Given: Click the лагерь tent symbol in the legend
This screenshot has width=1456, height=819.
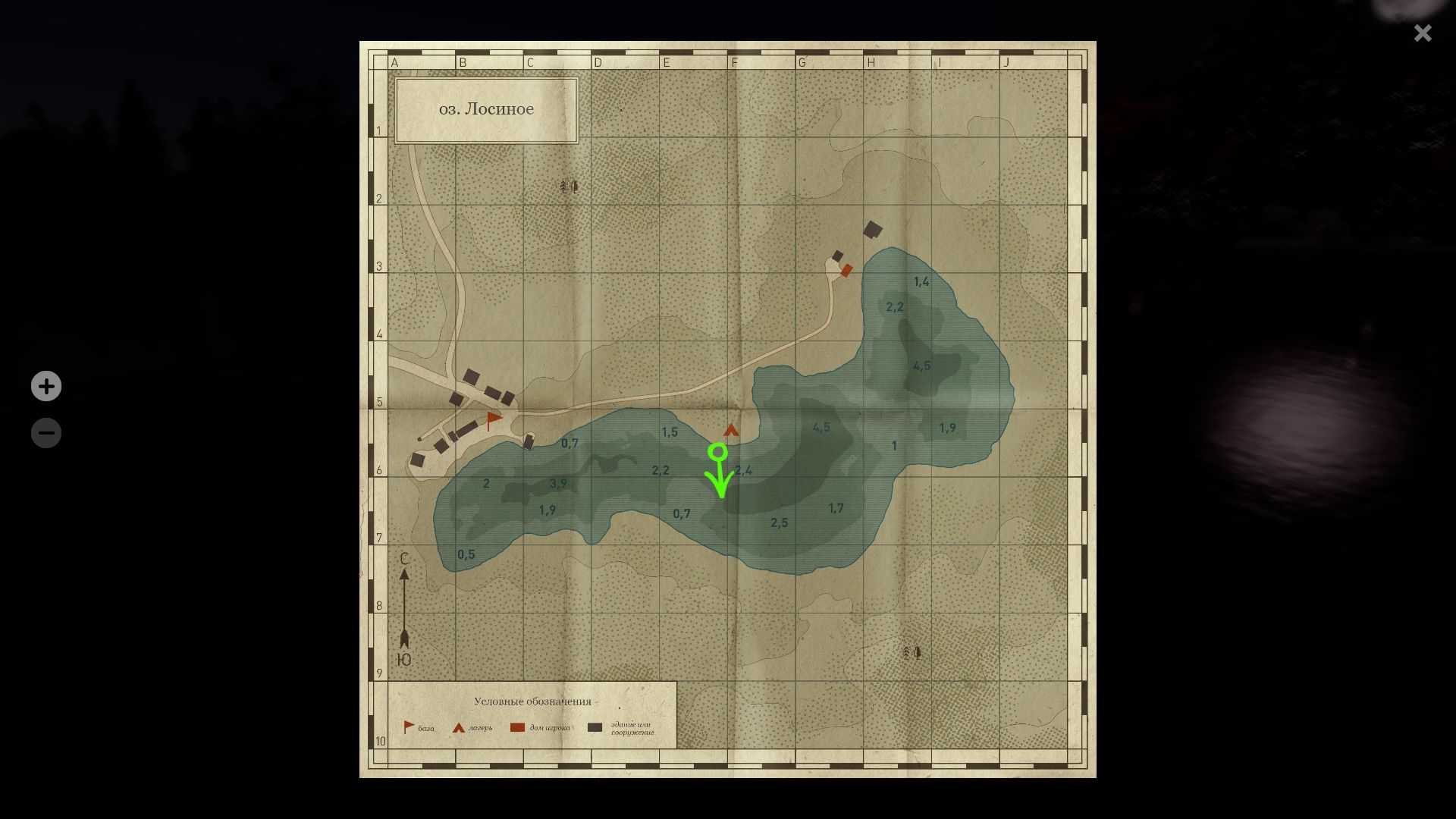Looking at the screenshot, I should (458, 726).
